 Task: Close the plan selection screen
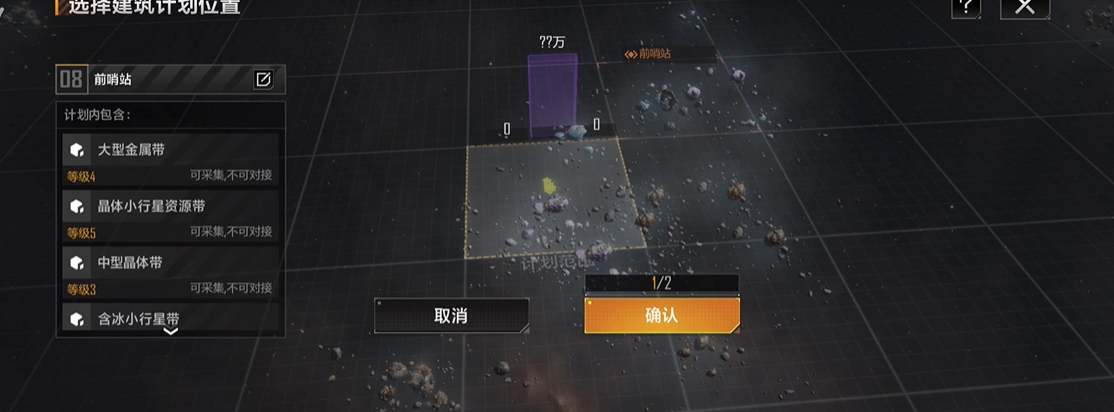1024,7
